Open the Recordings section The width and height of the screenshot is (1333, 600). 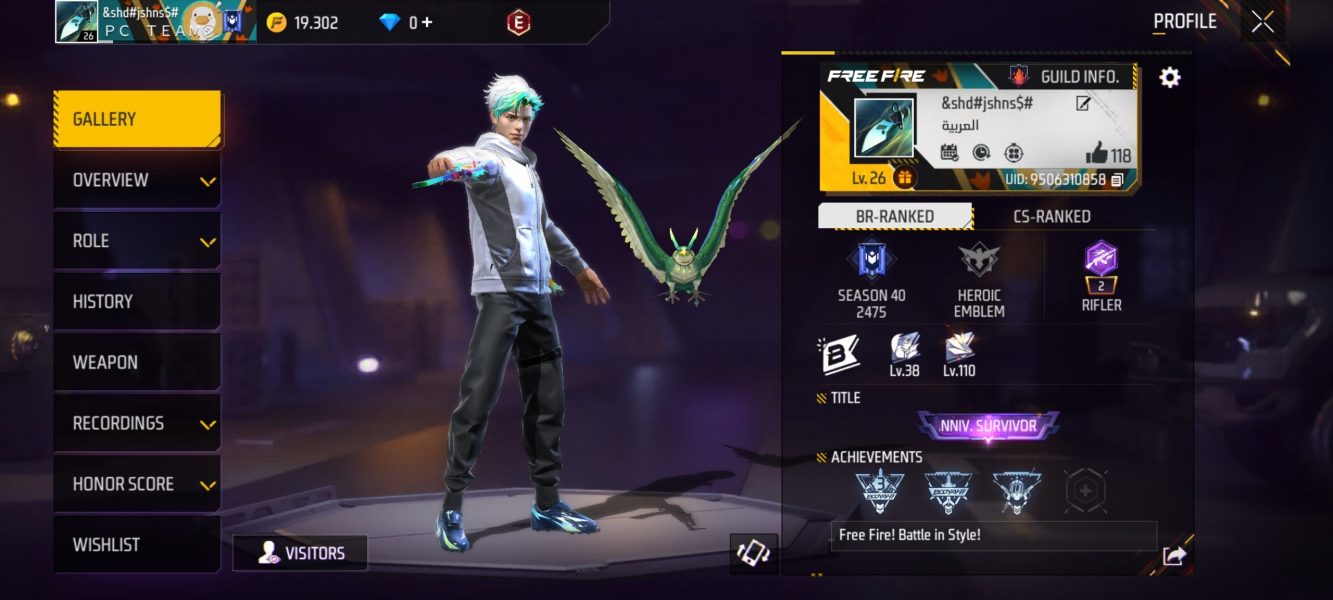(137, 423)
